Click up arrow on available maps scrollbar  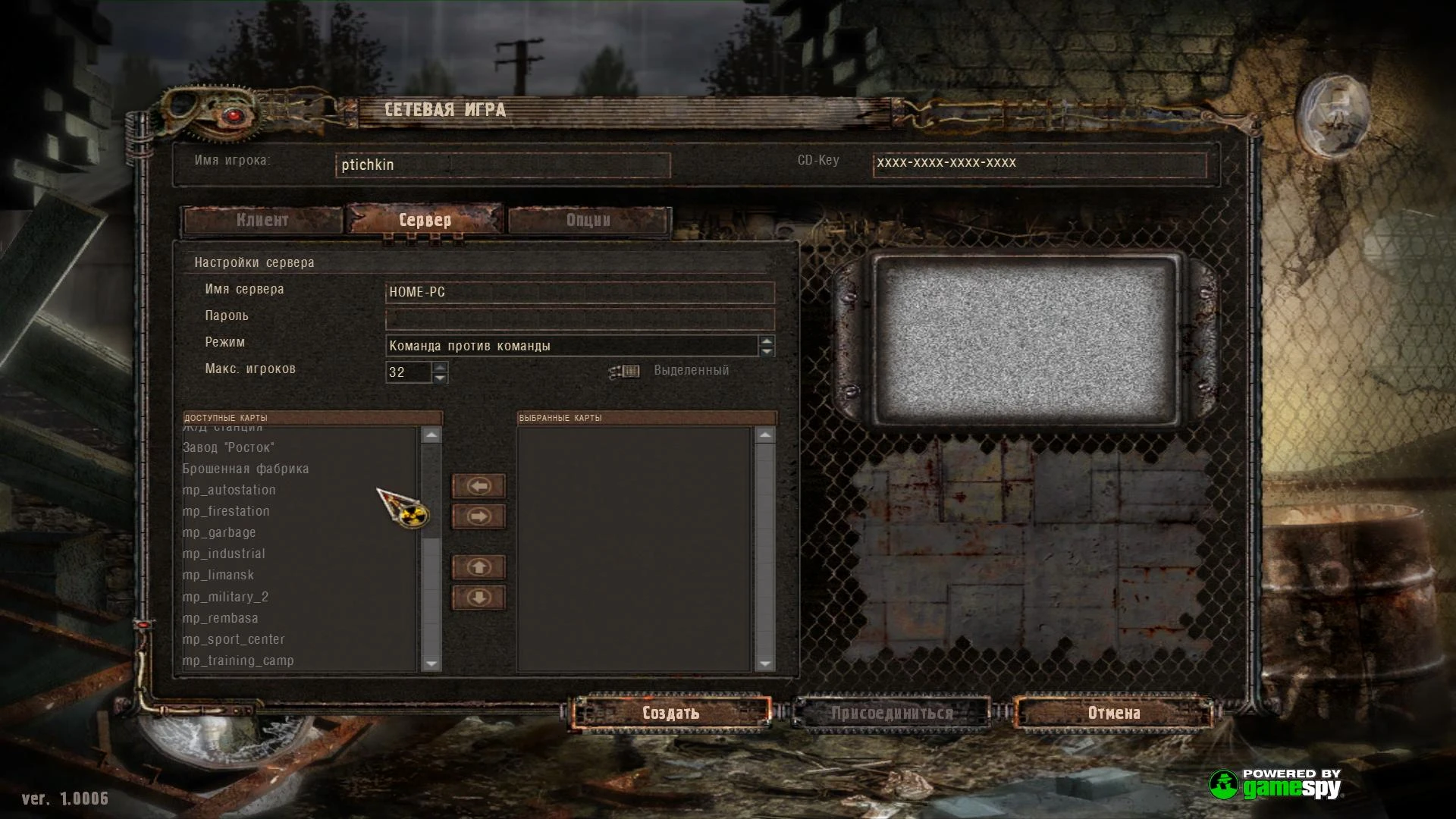point(431,434)
